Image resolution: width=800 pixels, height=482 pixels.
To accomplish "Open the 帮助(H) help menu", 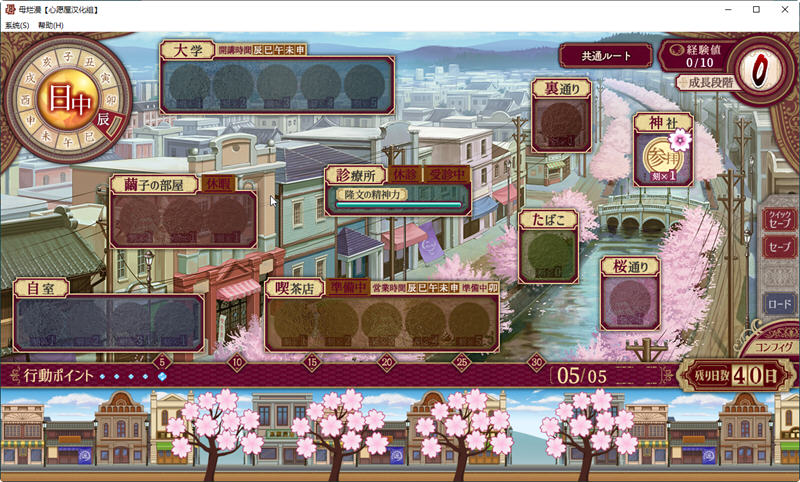I will (50, 25).
